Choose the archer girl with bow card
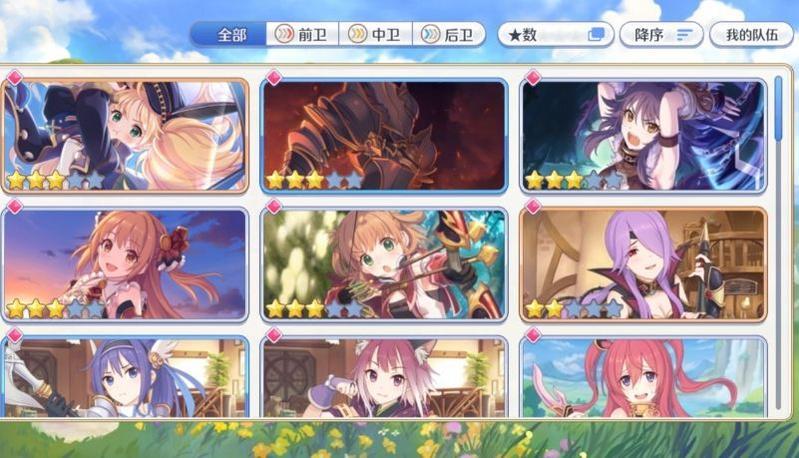Screen dimensions: 799x458 pos(384,263)
